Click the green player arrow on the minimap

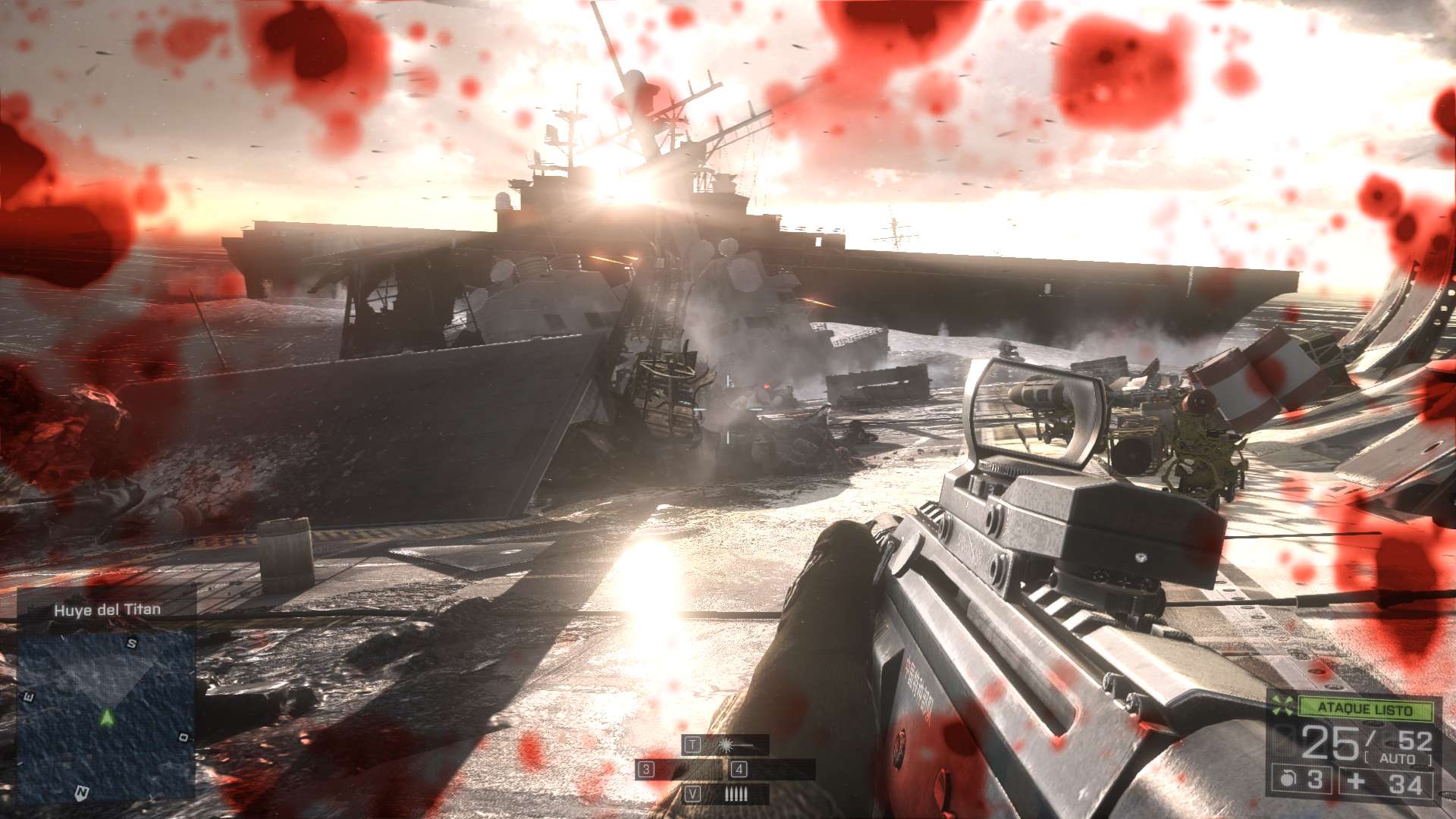[x=107, y=717]
